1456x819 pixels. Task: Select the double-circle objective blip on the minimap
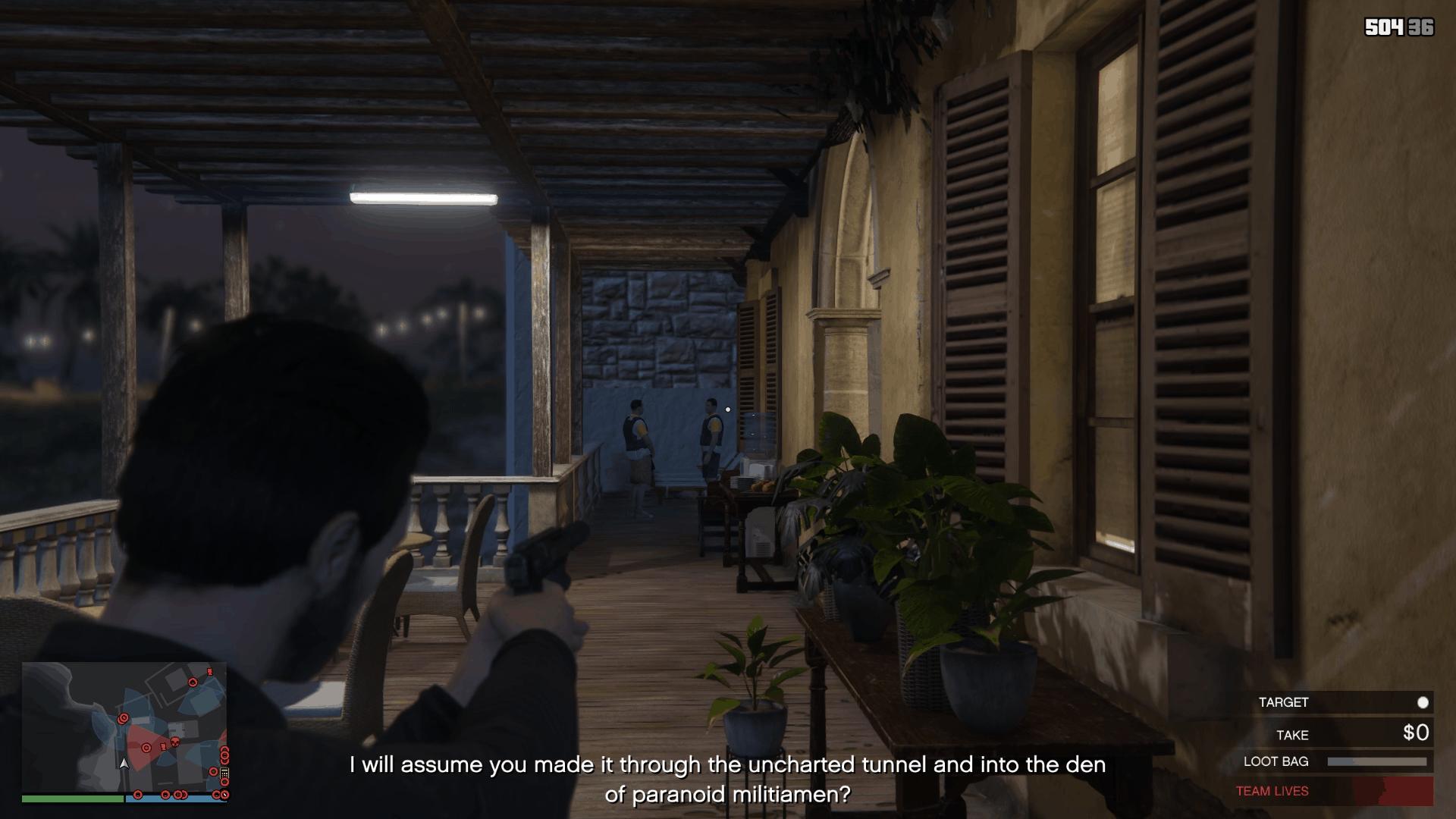point(123,718)
